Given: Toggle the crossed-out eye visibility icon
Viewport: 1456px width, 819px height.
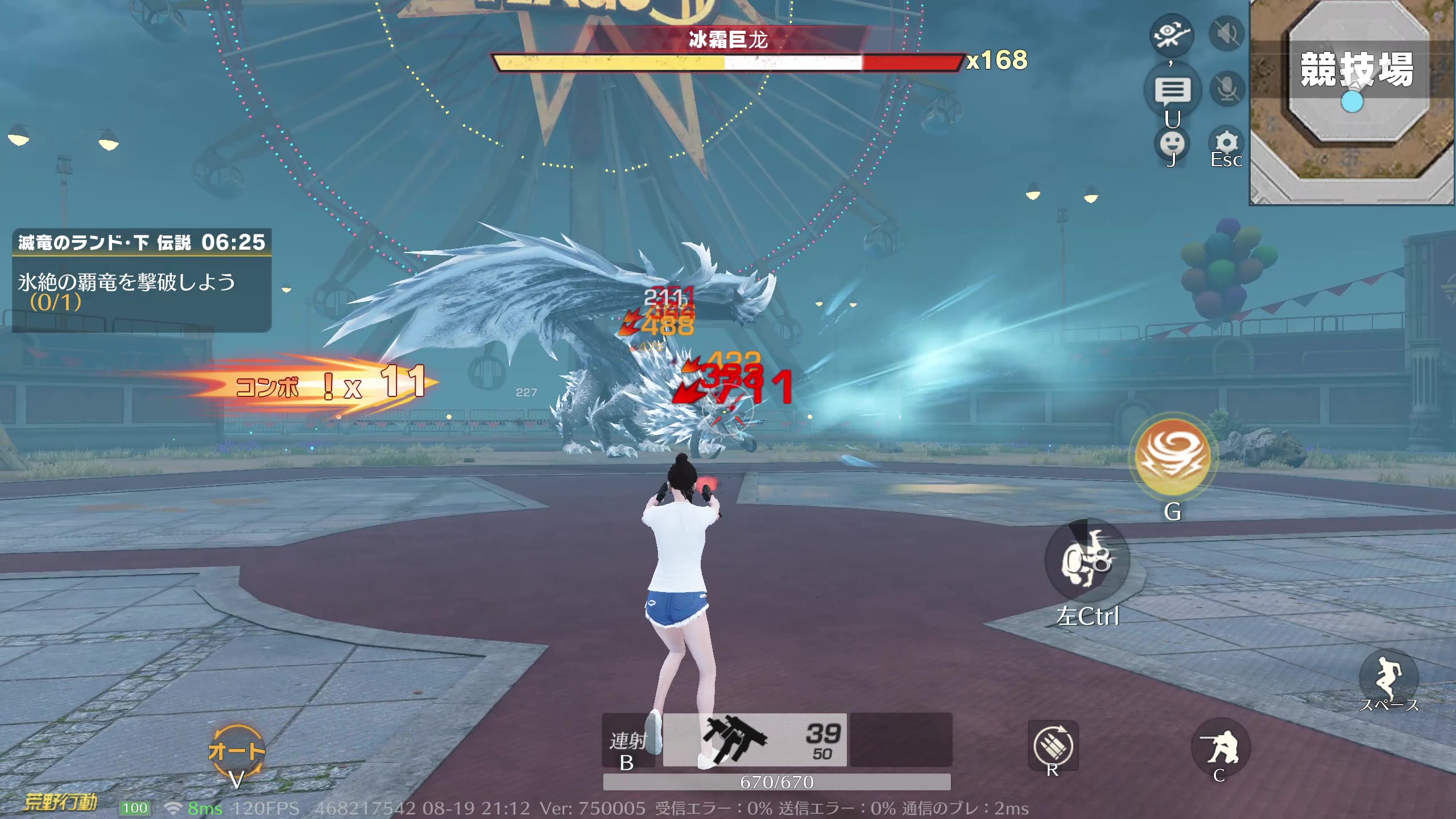Looking at the screenshot, I should pyautogui.click(x=1171, y=34).
